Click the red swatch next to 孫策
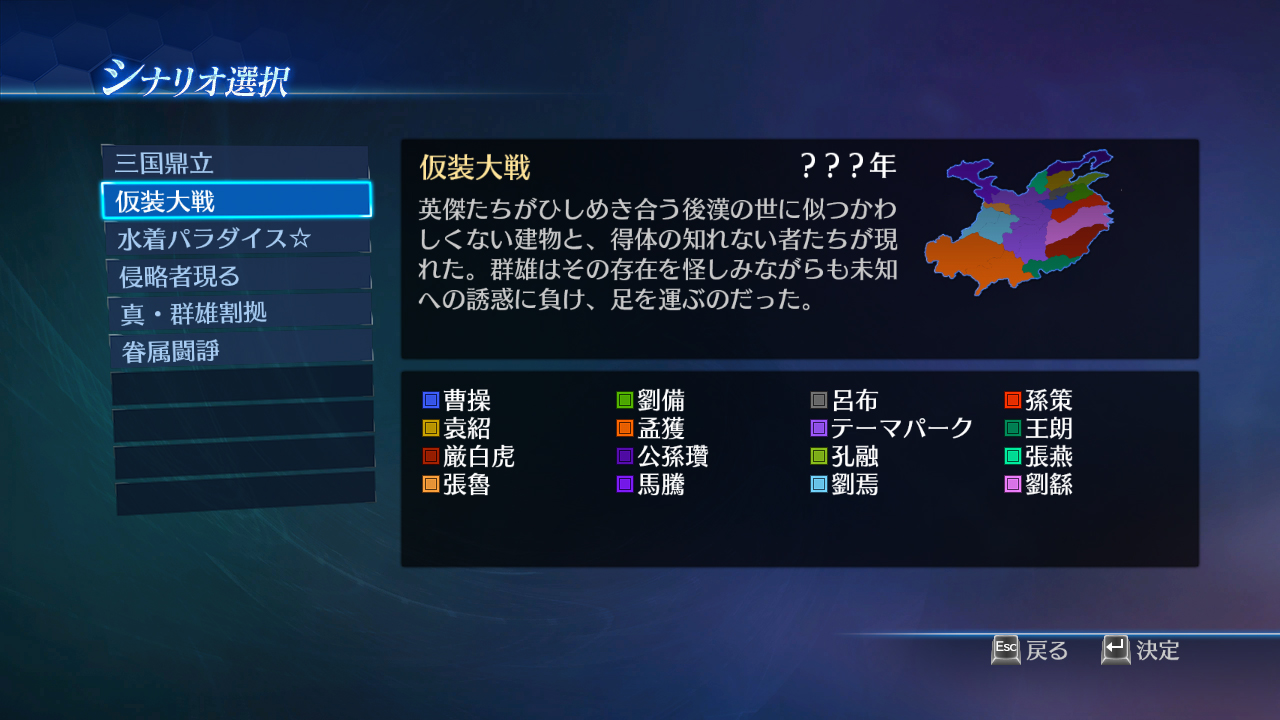Image resolution: width=1280 pixels, height=720 pixels. click(1011, 399)
